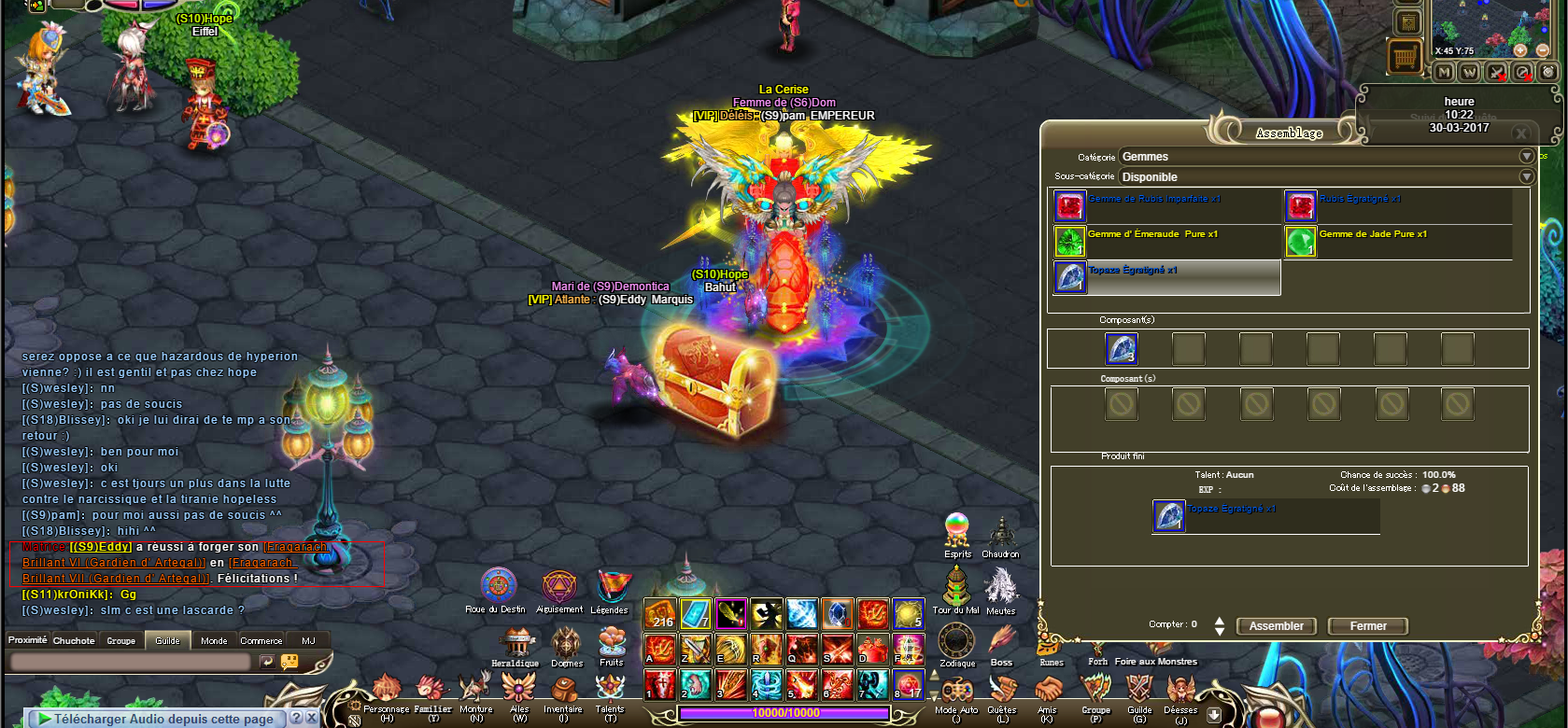Open the Inventaire bag
This screenshot has width=1568, height=728.
coord(563,692)
